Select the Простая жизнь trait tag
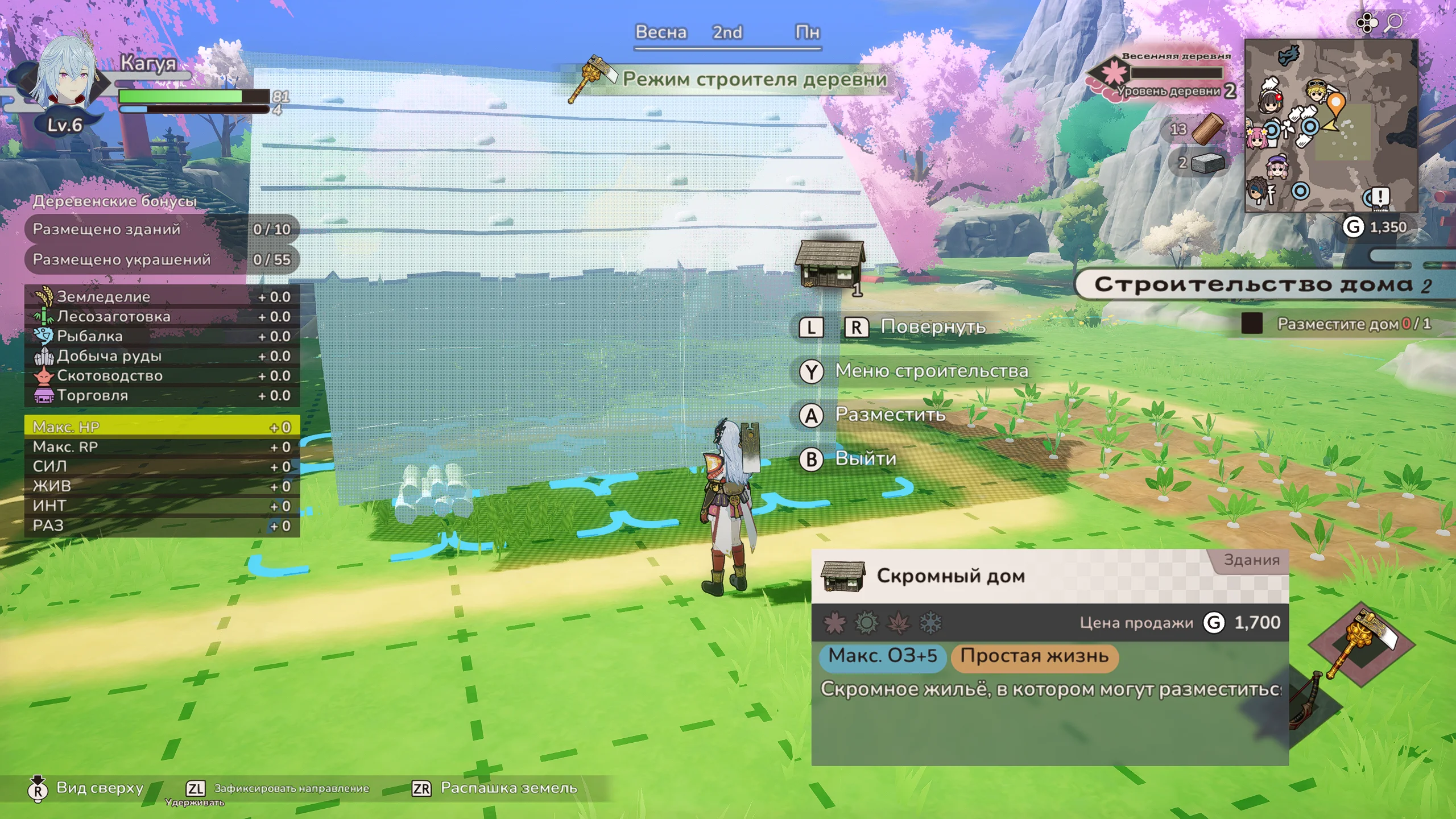1456x819 pixels. tap(1034, 656)
